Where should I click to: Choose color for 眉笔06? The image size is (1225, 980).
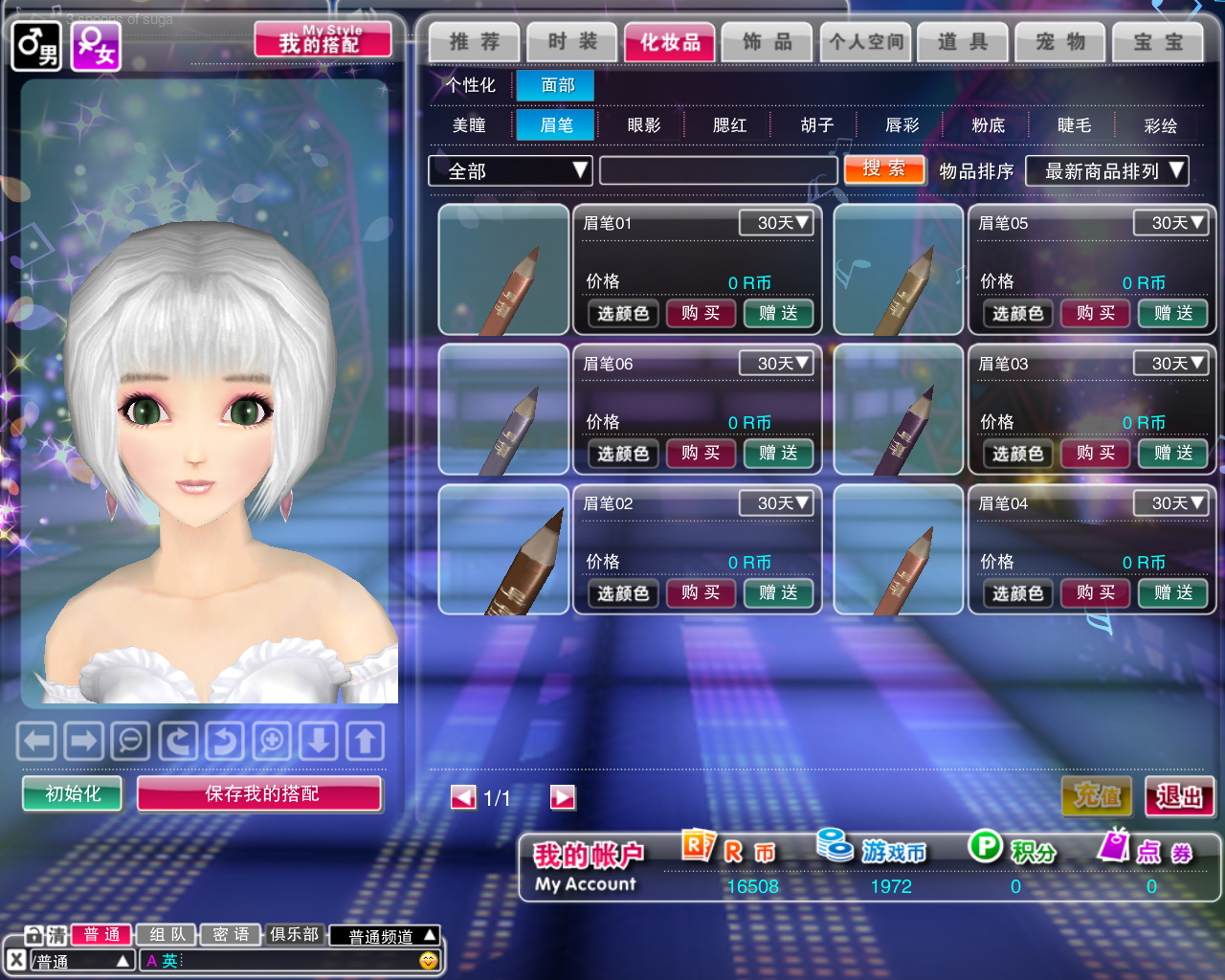pyautogui.click(x=623, y=454)
